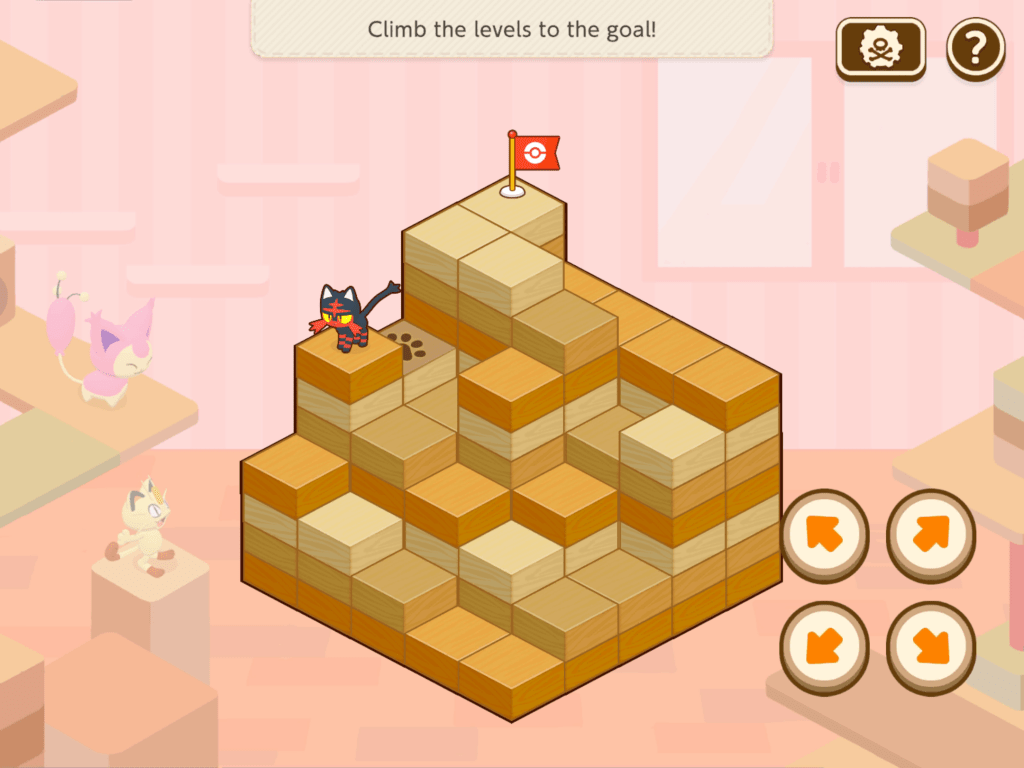Move using the up-left arrow button
The image size is (1024, 768).
coord(824,534)
